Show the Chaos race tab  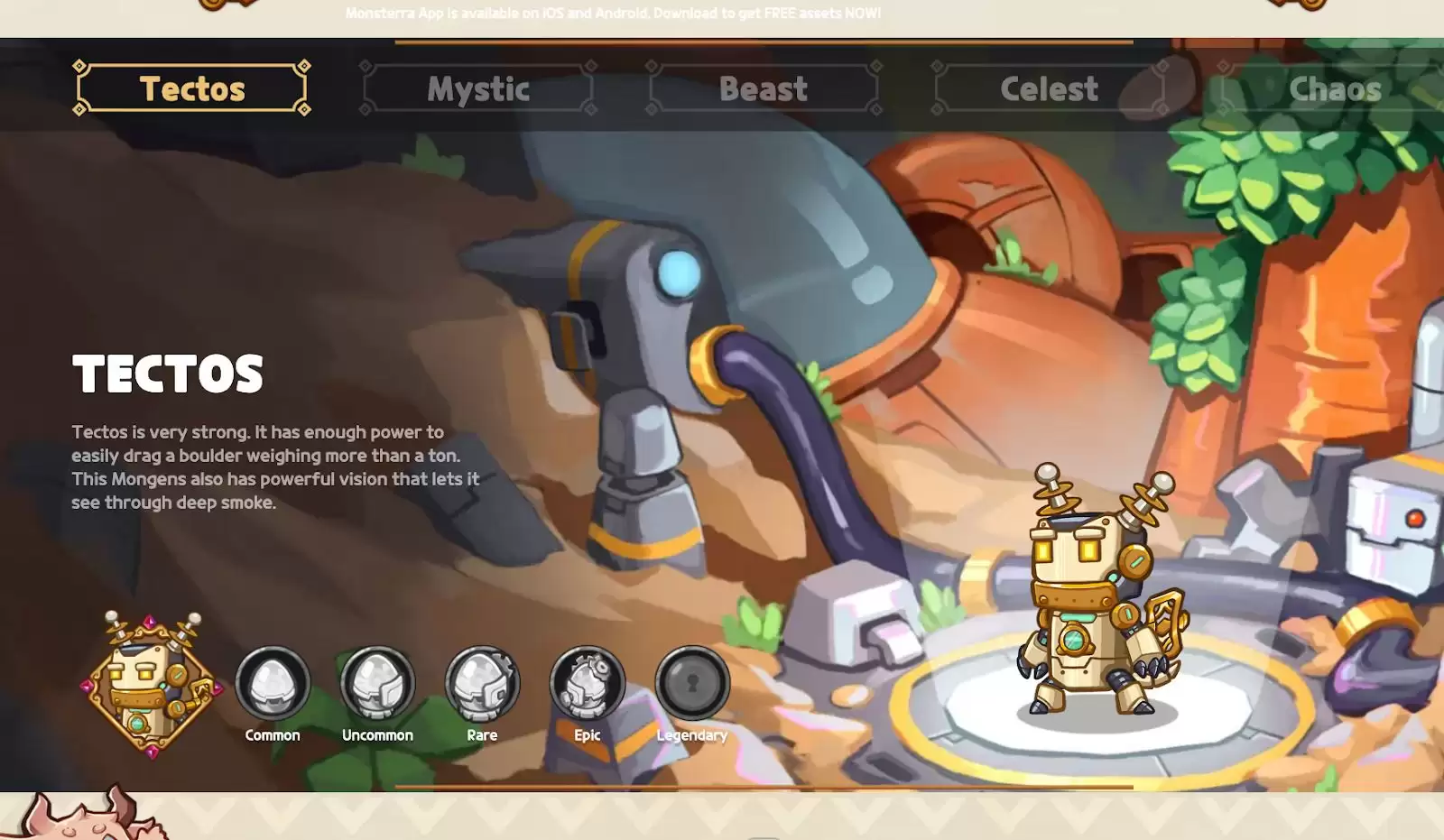[1334, 88]
